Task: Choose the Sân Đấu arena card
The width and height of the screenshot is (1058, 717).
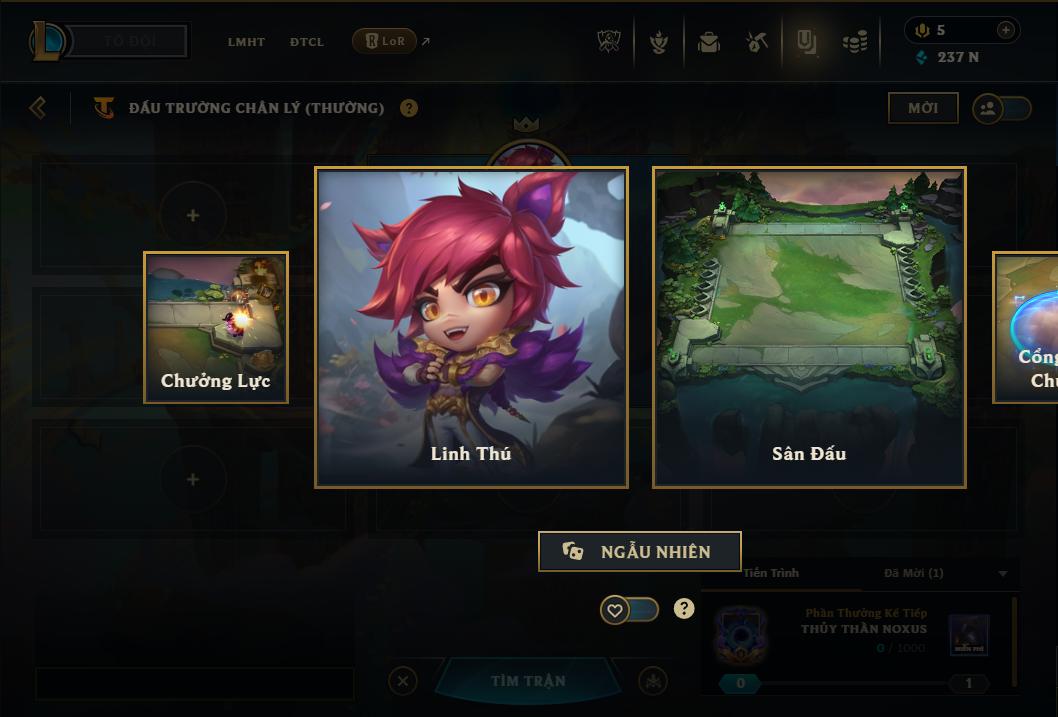Action: click(809, 327)
